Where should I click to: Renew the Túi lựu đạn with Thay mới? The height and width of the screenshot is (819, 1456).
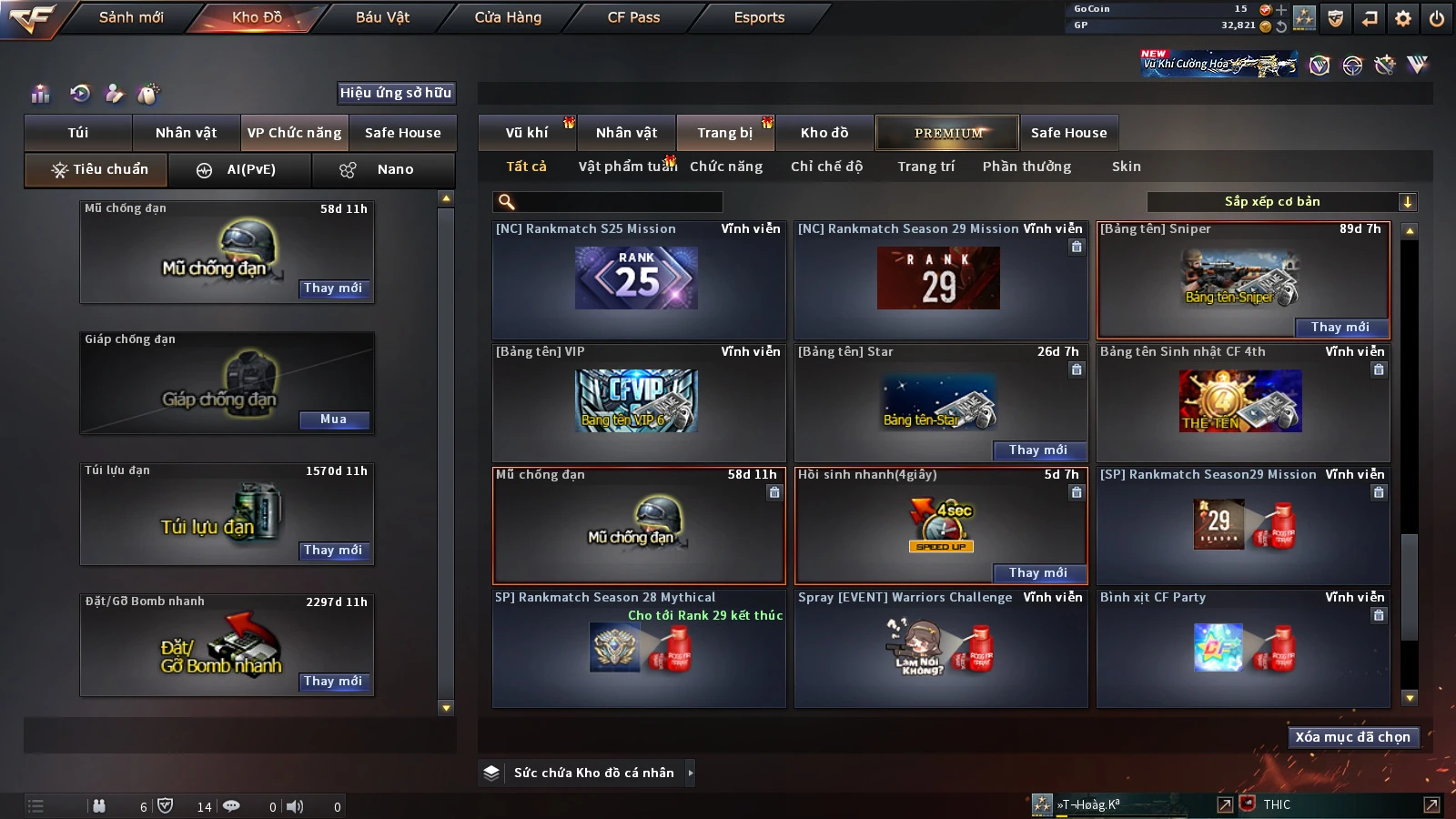[x=333, y=551]
